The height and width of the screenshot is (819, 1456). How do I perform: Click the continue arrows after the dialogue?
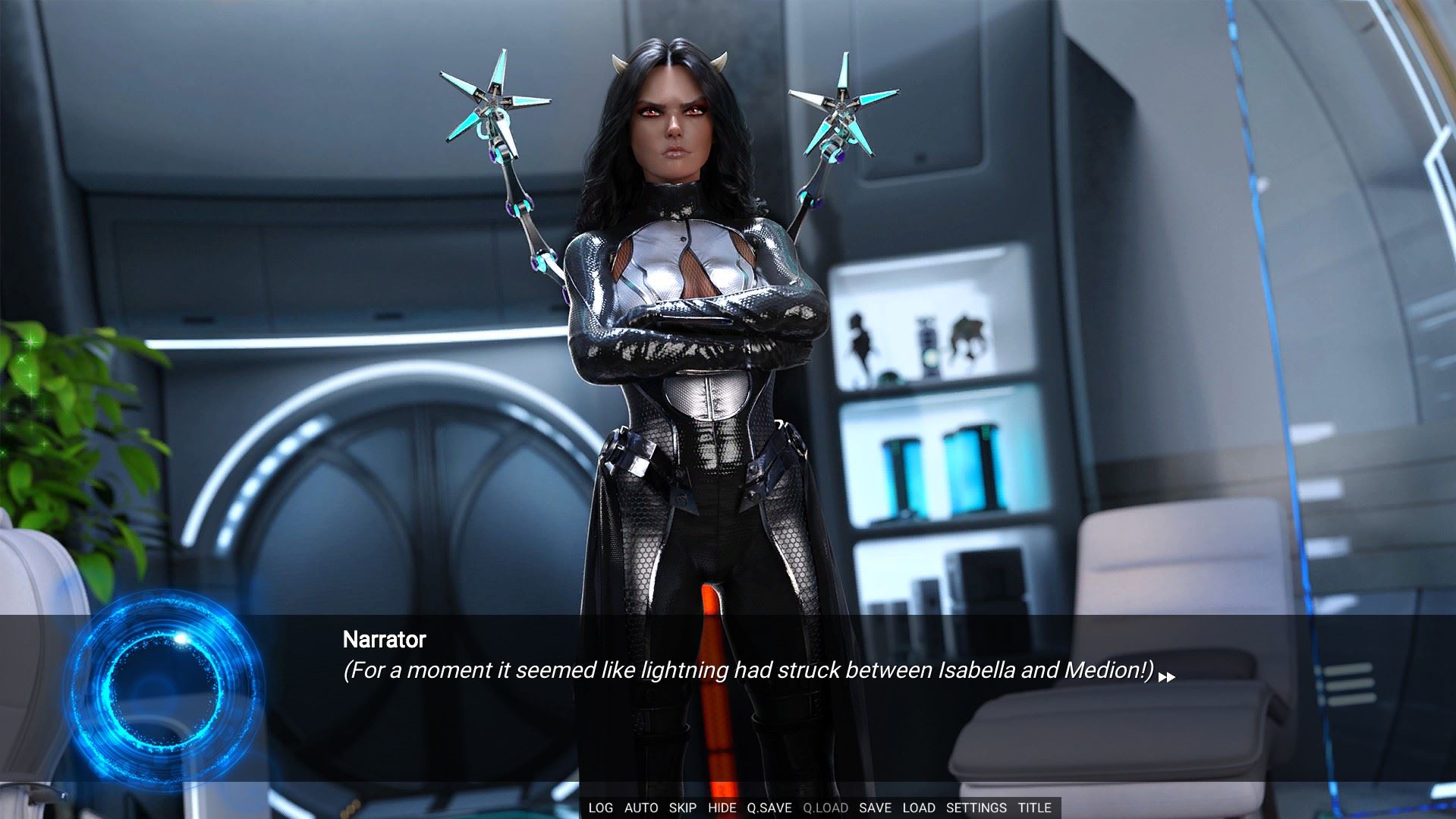[1167, 677]
